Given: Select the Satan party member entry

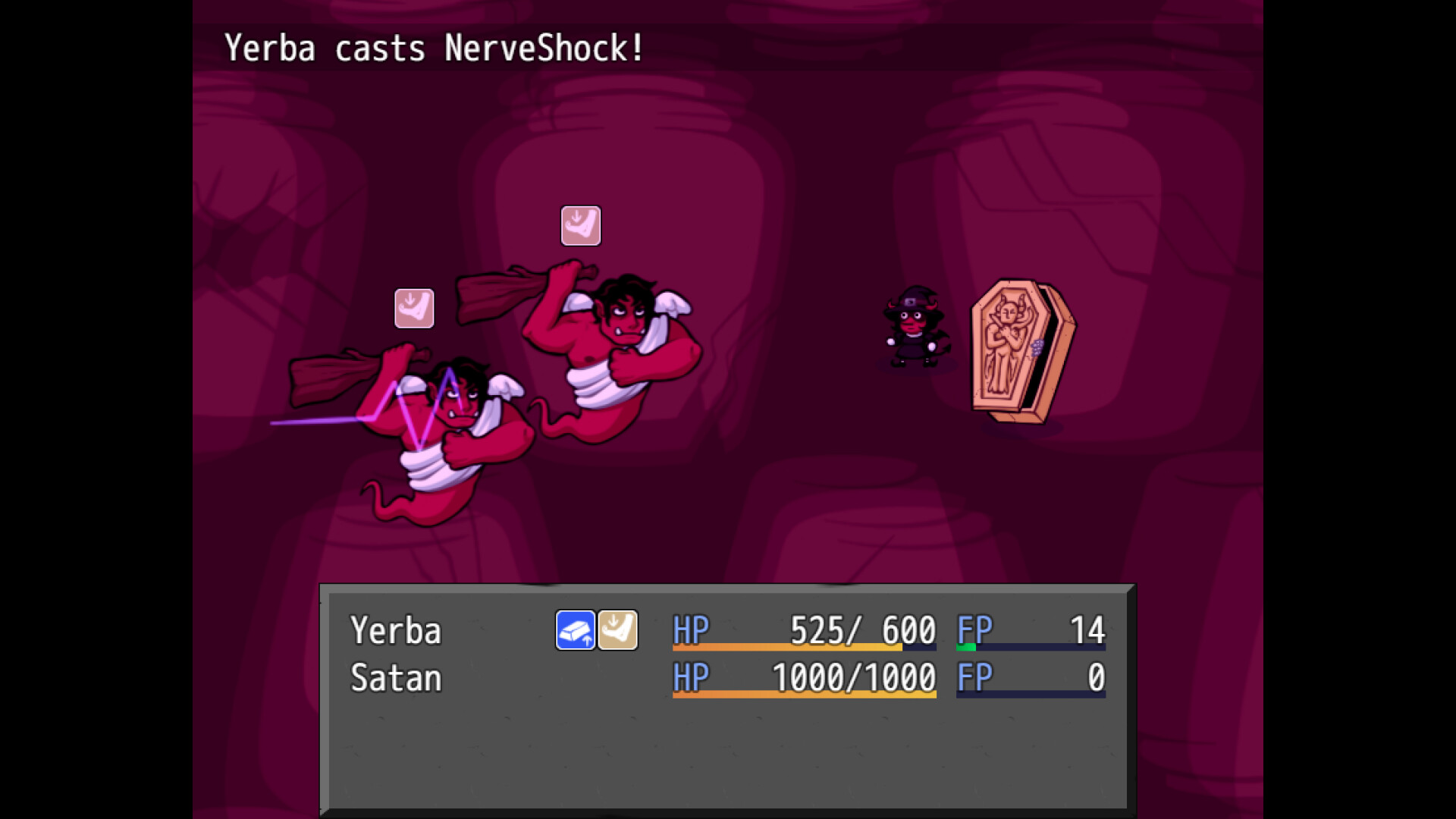Looking at the screenshot, I should tap(394, 679).
